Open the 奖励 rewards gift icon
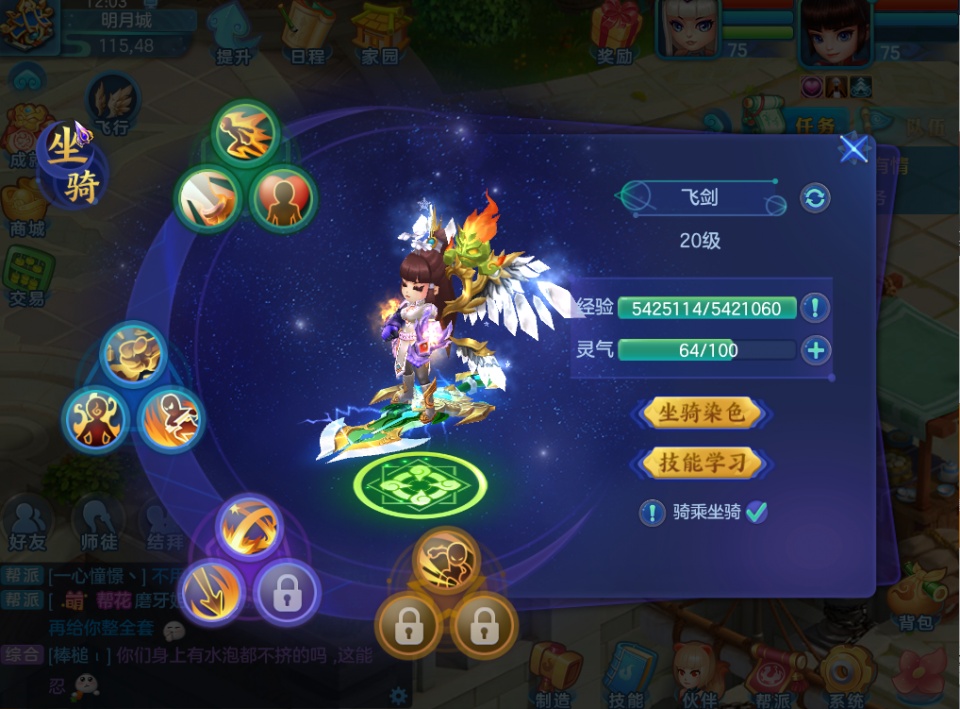Screen dimensions: 960x709 pyautogui.click(x=615, y=30)
